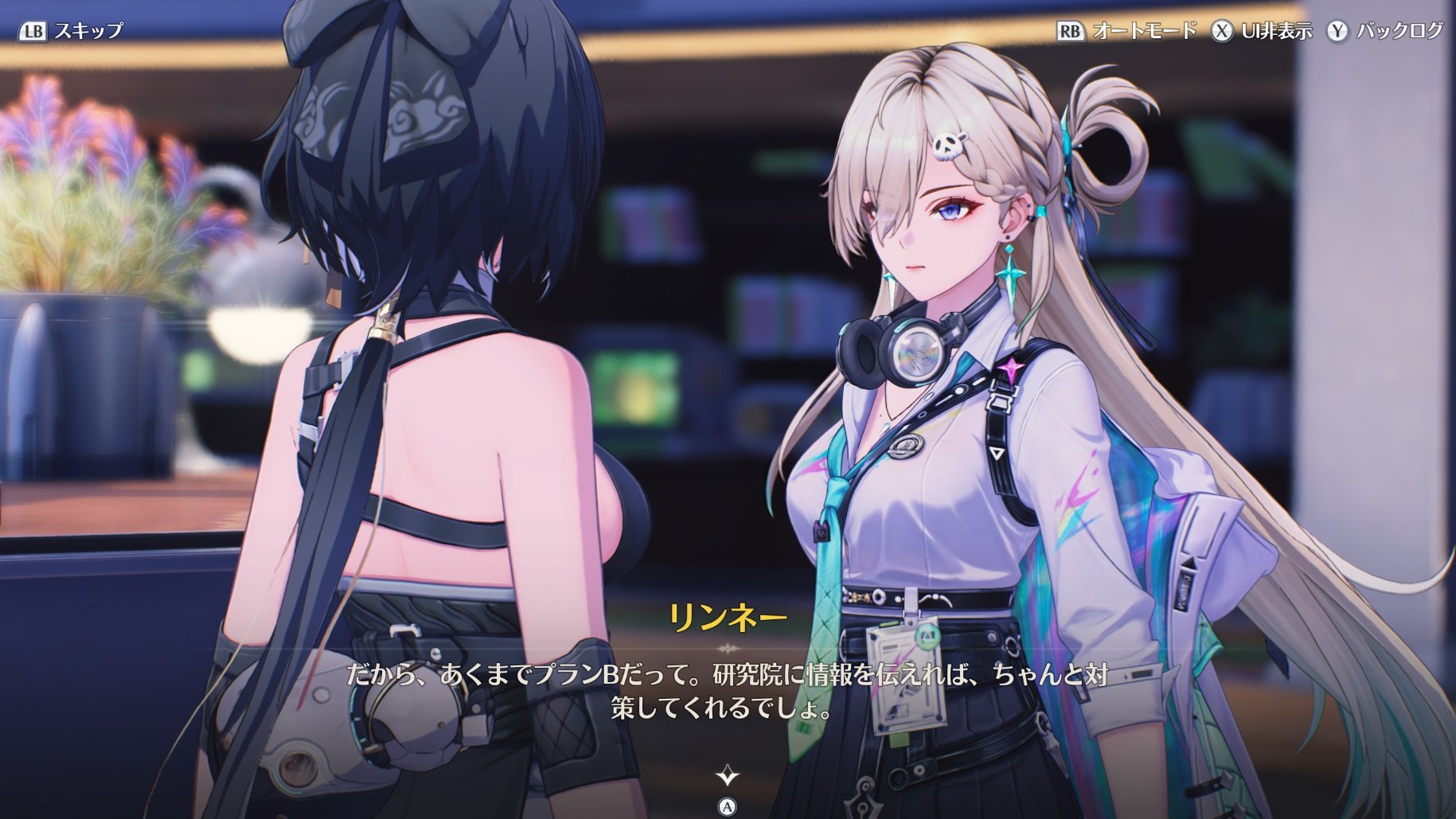Image resolution: width=1456 pixels, height=819 pixels.
Task: Skip the cutscene with スキップ
Action: pos(72,31)
